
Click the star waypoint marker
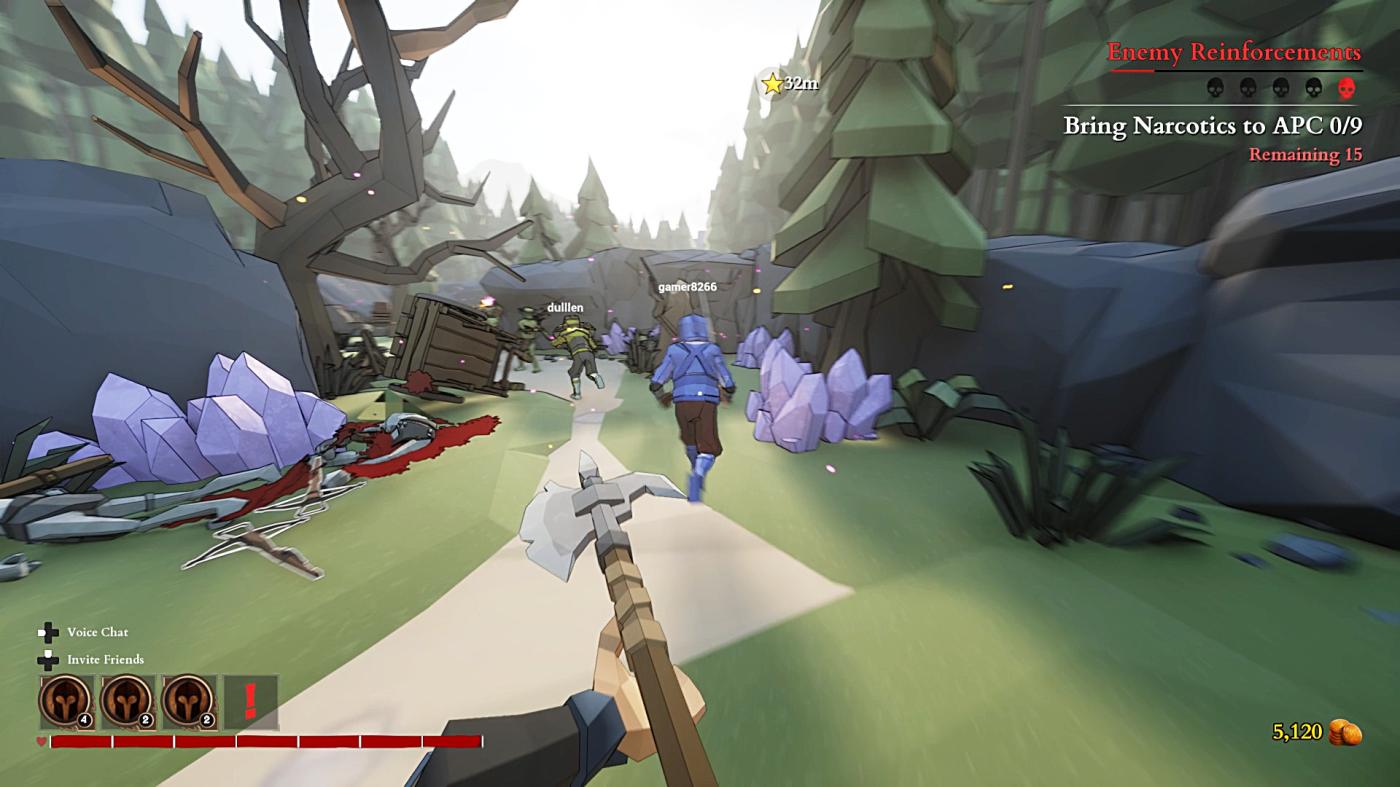(x=772, y=84)
